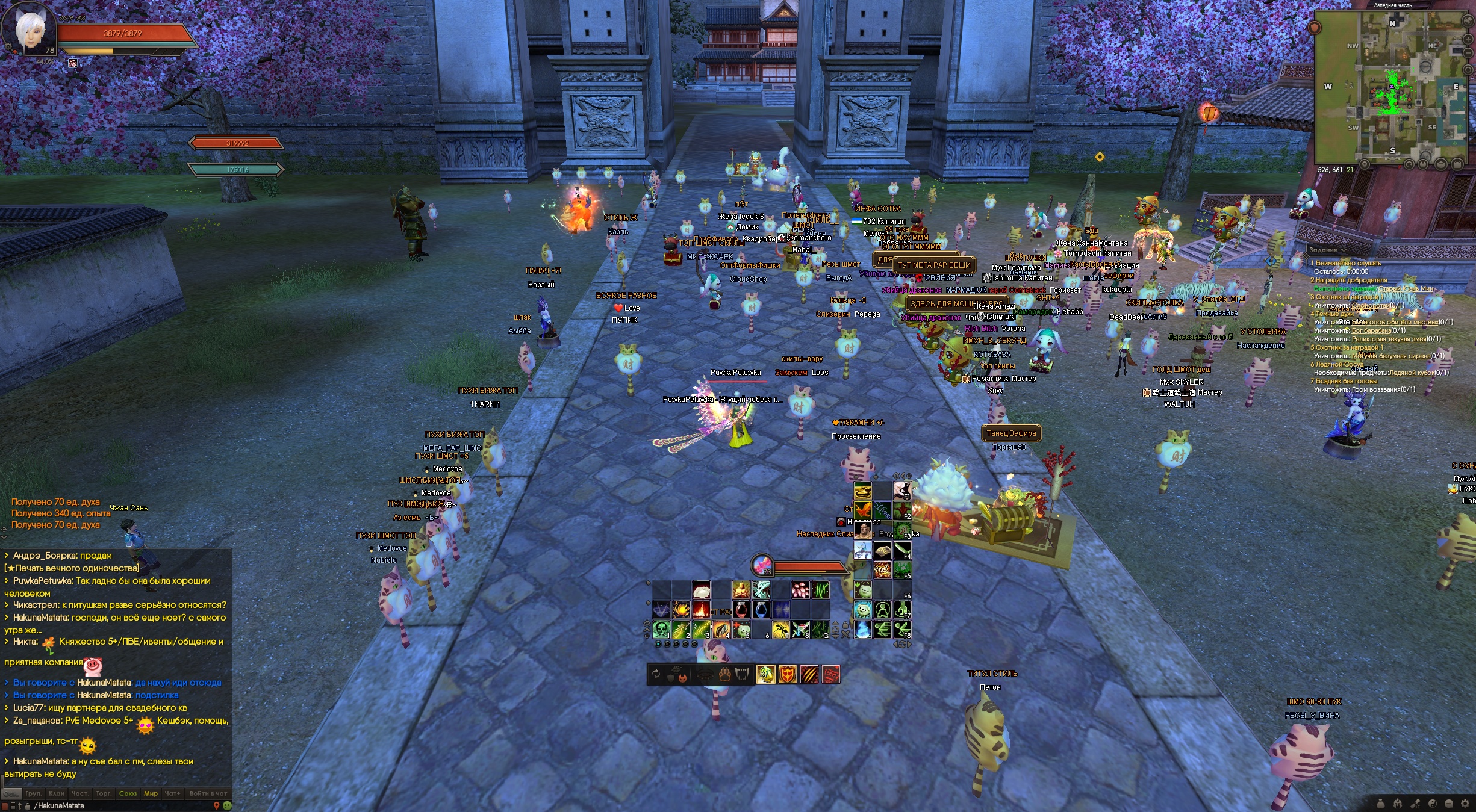Image resolution: width=1476 pixels, height=812 pixels.
Task: Activate the green skull skill in slot 1
Action: click(x=661, y=630)
